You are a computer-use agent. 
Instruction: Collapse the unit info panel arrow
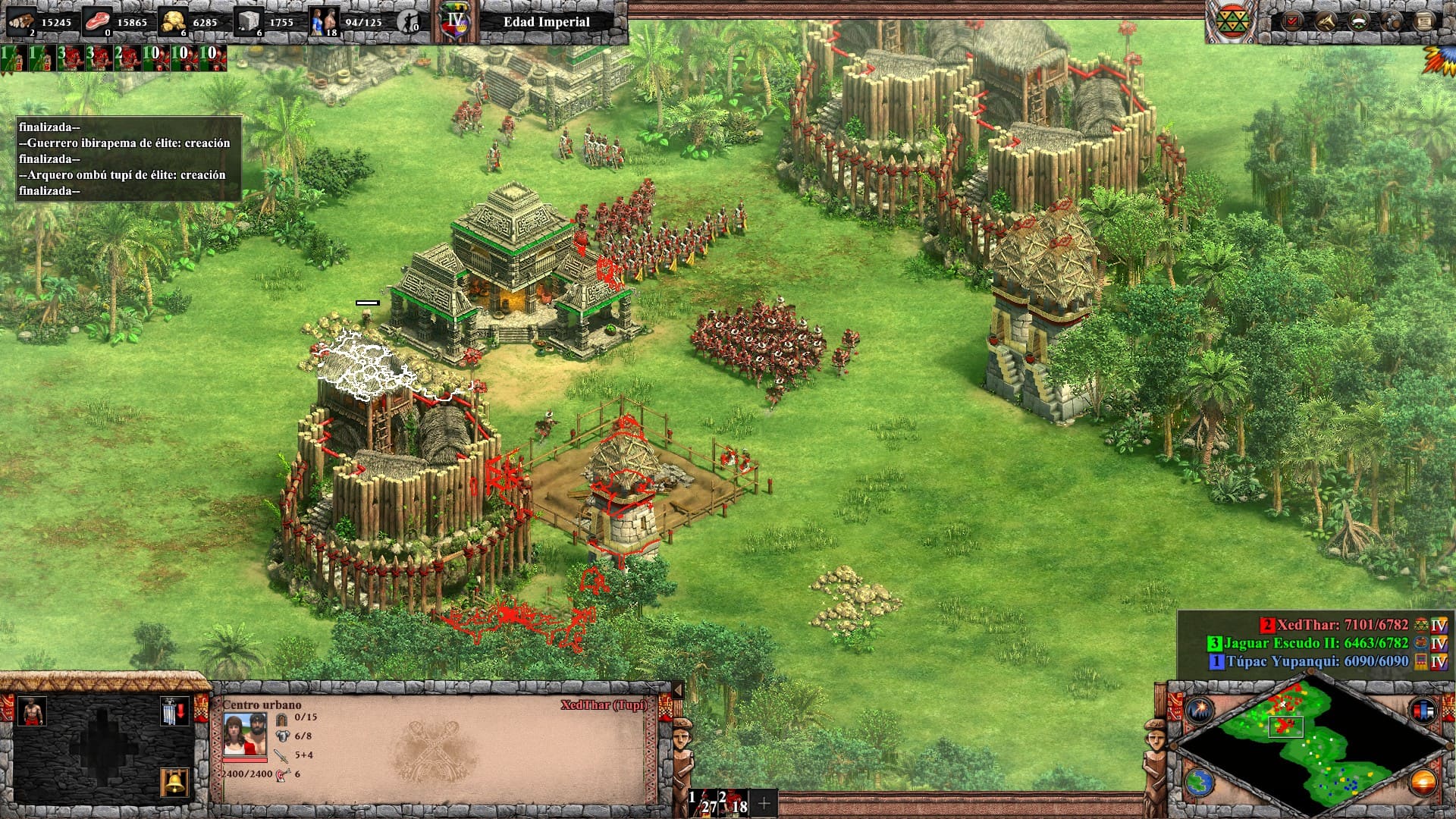tap(678, 690)
